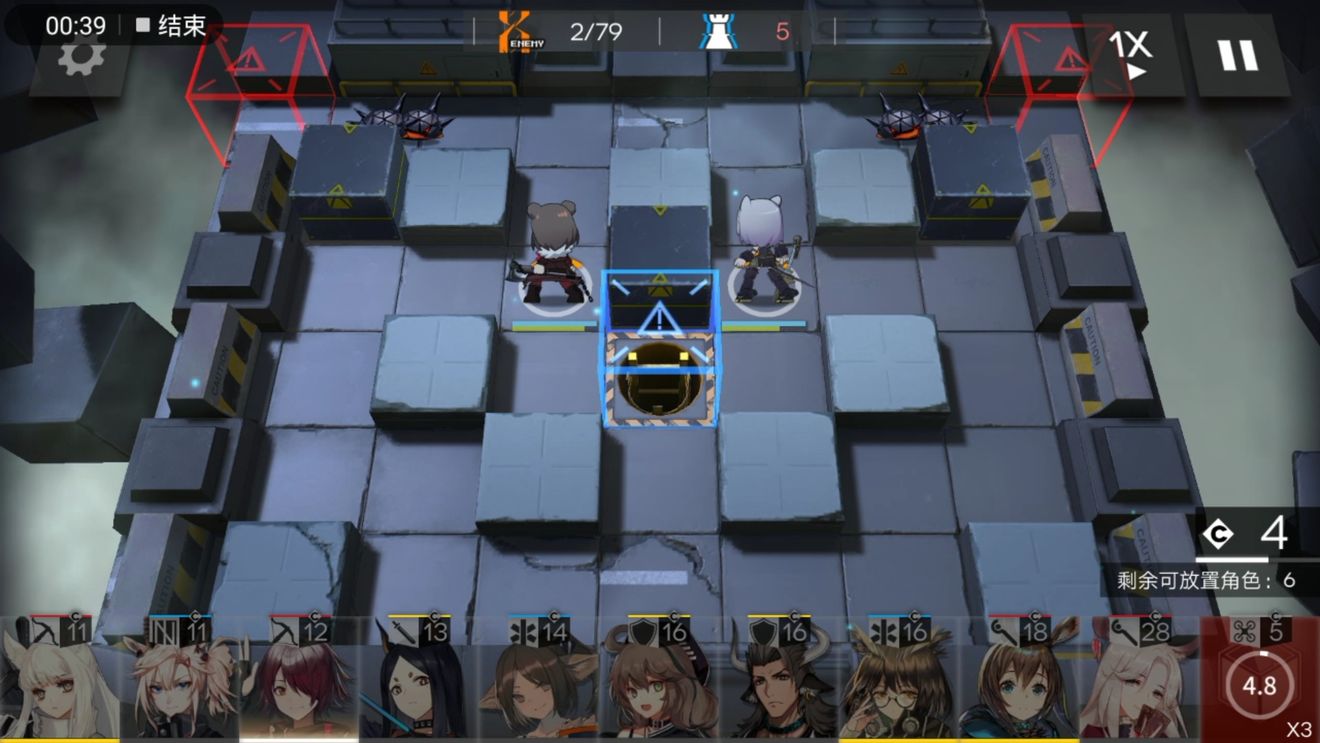The height and width of the screenshot is (743, 1320).
Task: Select the black-haired guard card costing 13
Action: [x=420, y=680]
